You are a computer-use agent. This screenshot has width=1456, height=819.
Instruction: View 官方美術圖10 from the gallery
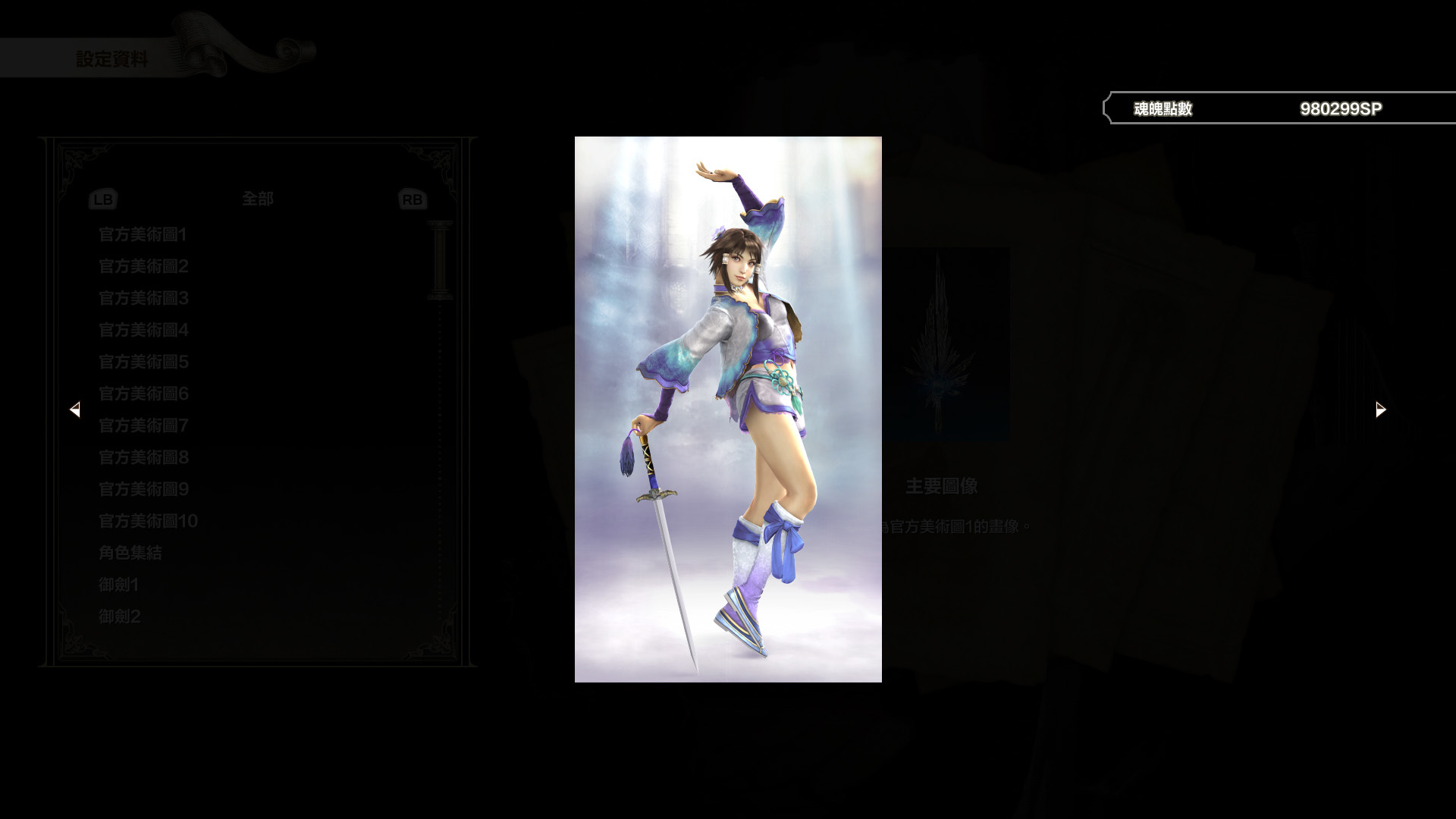pyautogui.click(x=147, y=521)
